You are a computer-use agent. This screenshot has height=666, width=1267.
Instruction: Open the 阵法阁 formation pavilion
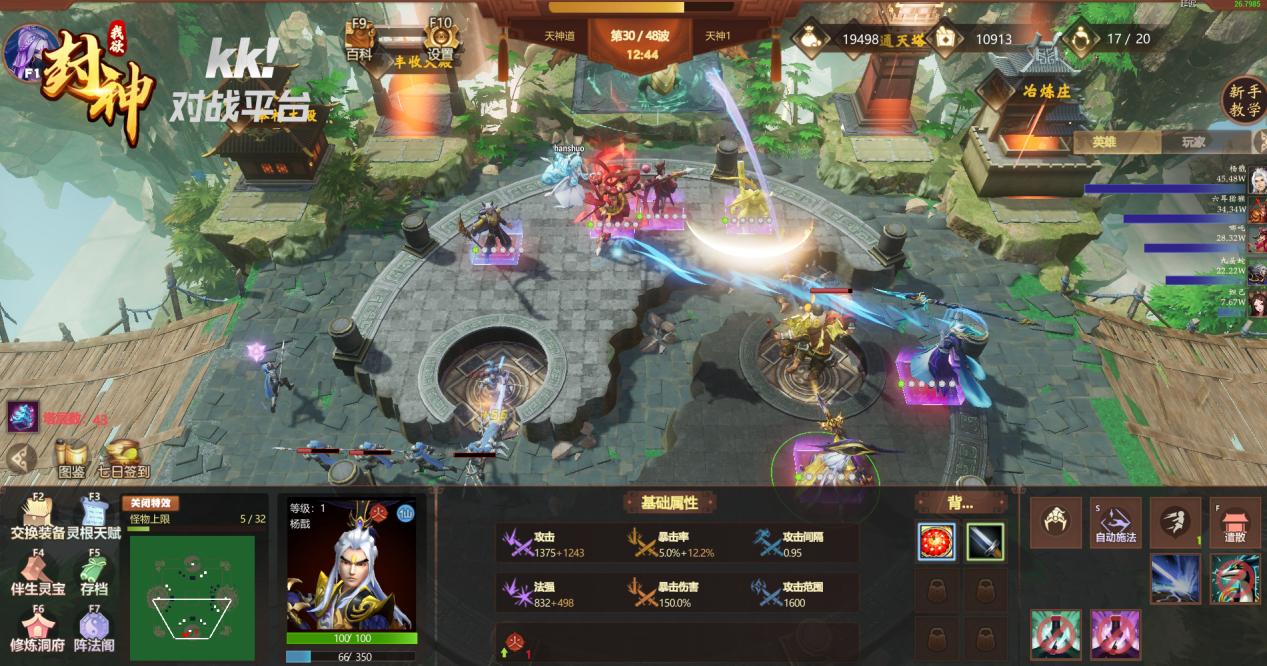coord(95,631)
